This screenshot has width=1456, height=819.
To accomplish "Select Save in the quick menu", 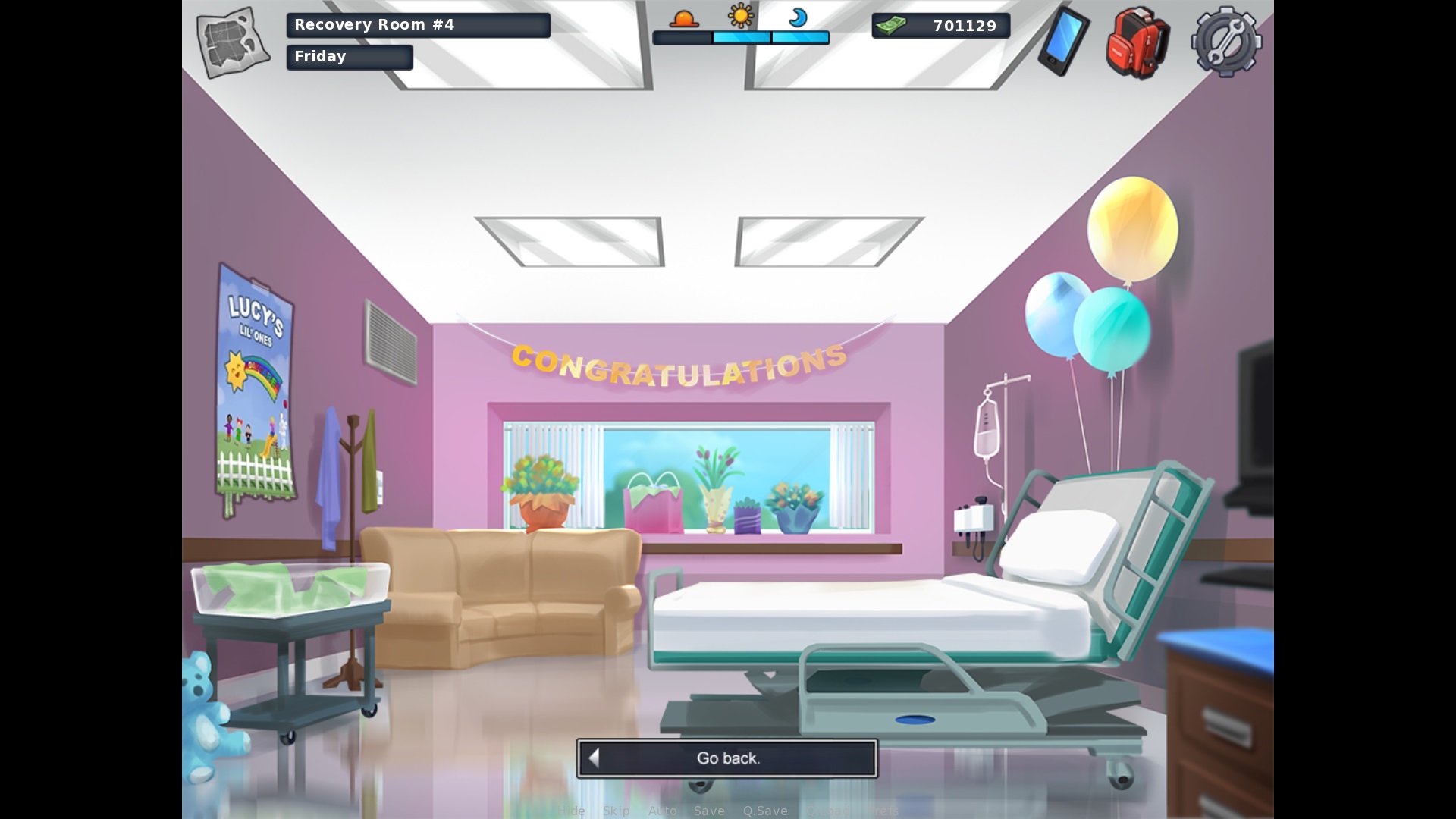I will tap(709, 811).
